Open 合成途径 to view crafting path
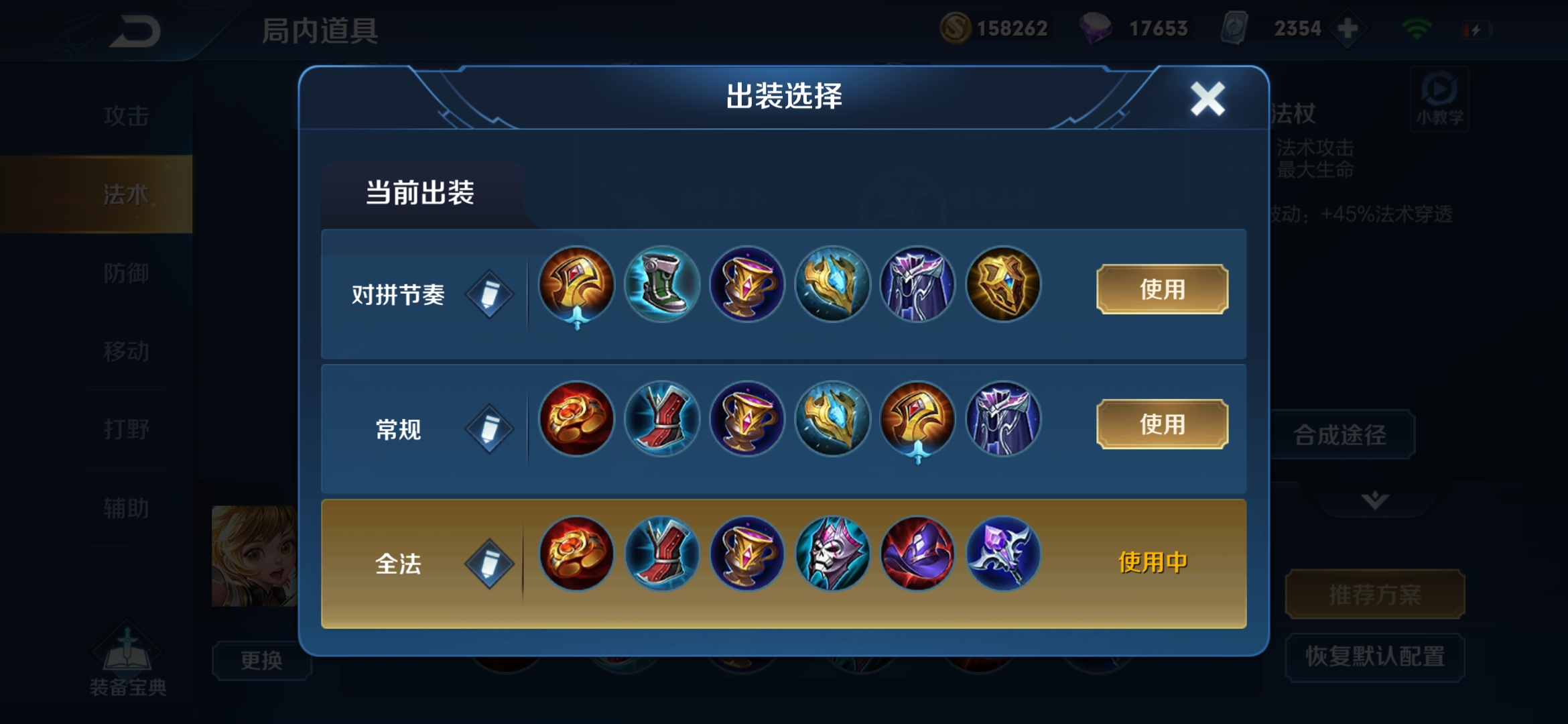Image resolution: width=1568 pixels, height=724 pixels. coord(1342,434)
